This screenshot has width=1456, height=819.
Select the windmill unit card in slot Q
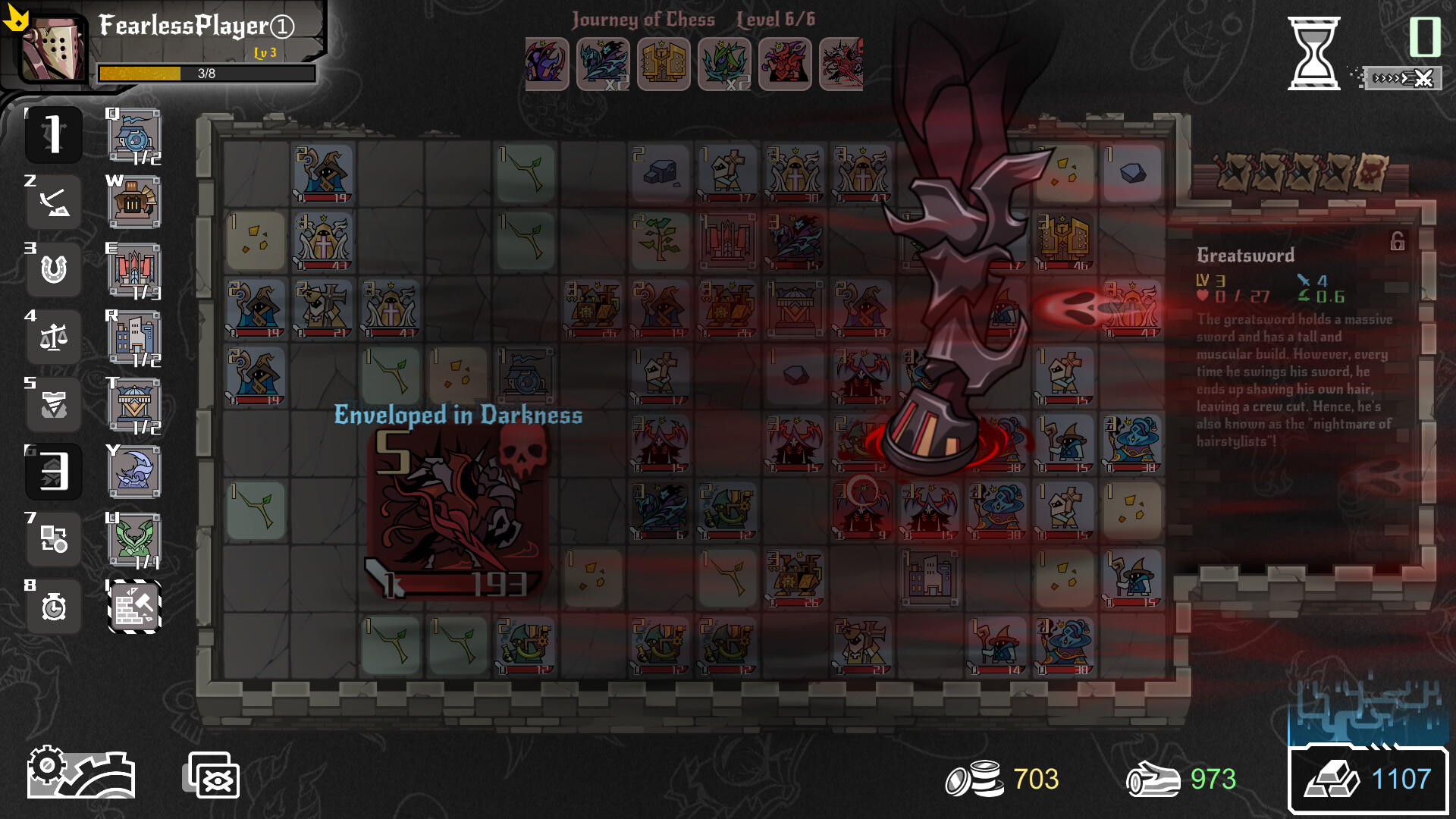(133, 137)
